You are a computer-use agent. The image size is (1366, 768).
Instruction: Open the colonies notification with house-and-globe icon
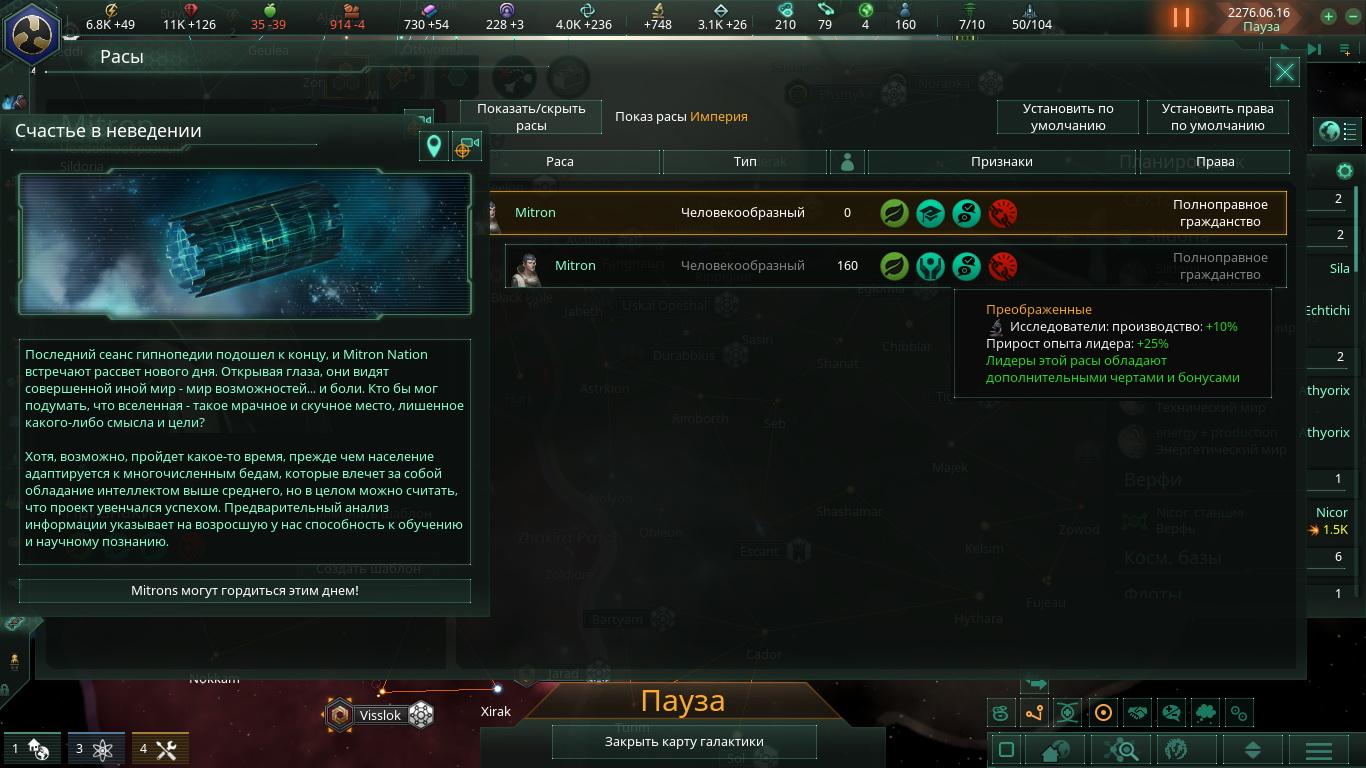click(28, 748)
